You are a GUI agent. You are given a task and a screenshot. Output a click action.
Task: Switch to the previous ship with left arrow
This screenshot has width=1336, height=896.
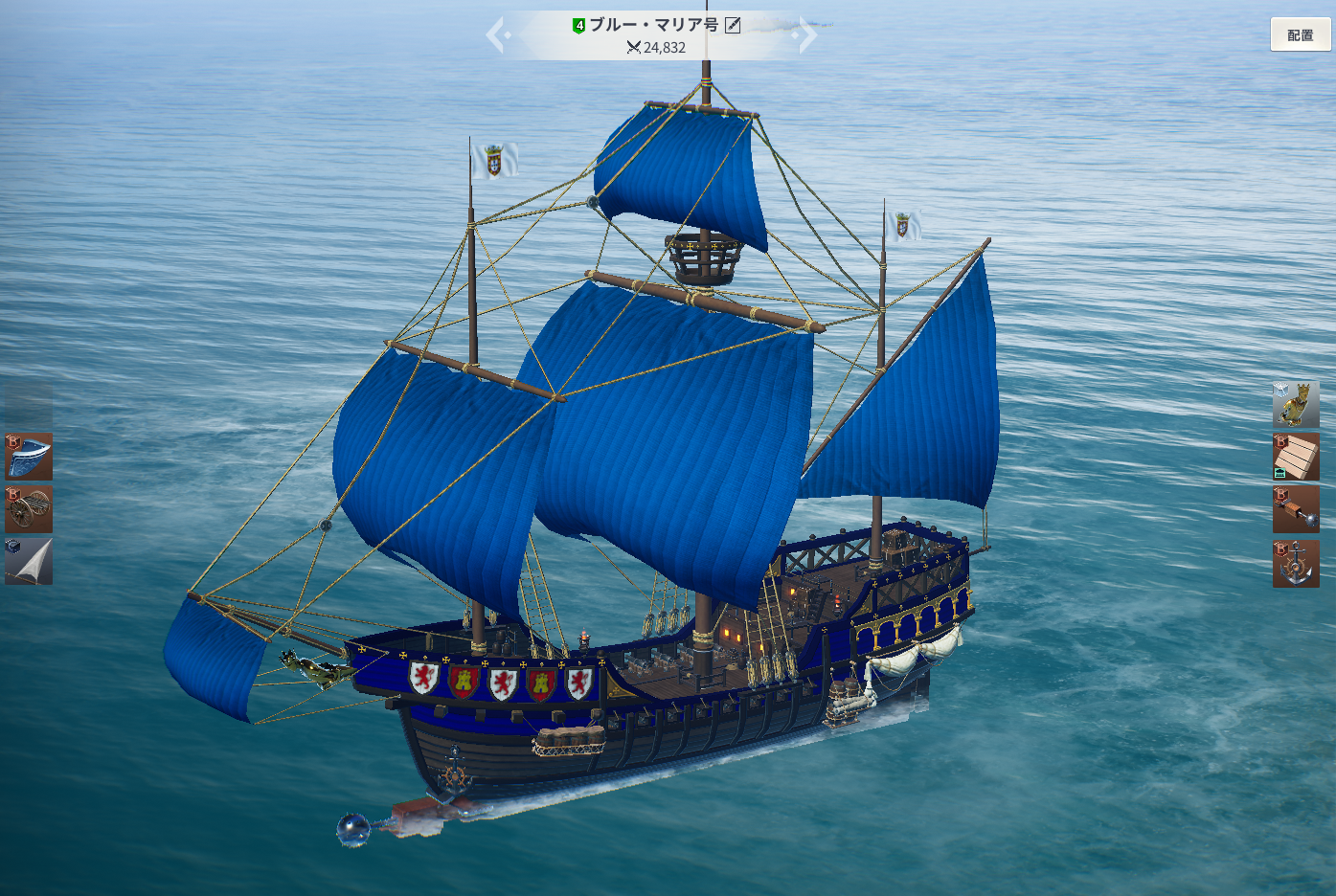click(497, 35)
